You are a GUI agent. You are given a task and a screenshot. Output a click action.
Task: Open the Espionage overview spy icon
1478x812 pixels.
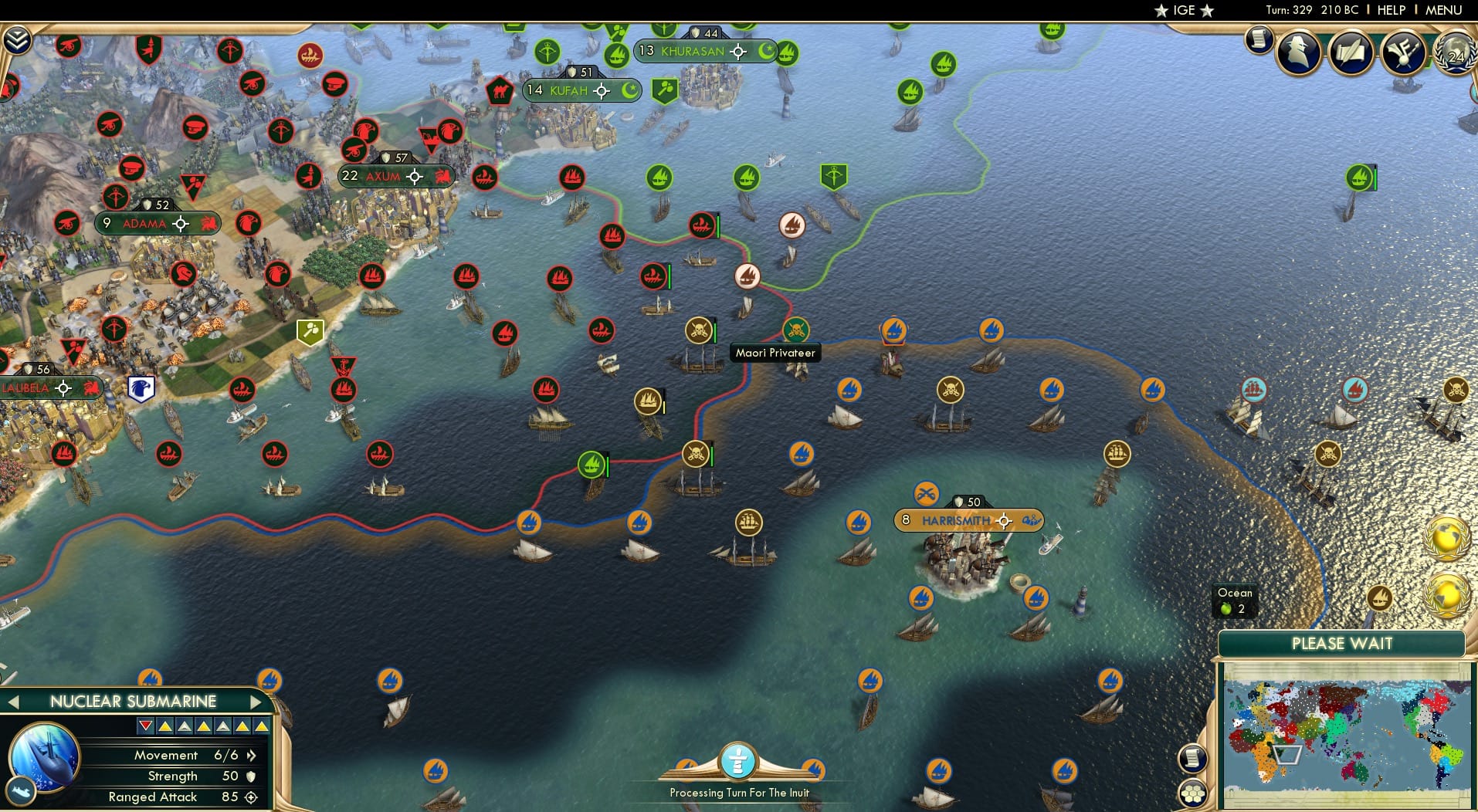(x=1299, y=52)
